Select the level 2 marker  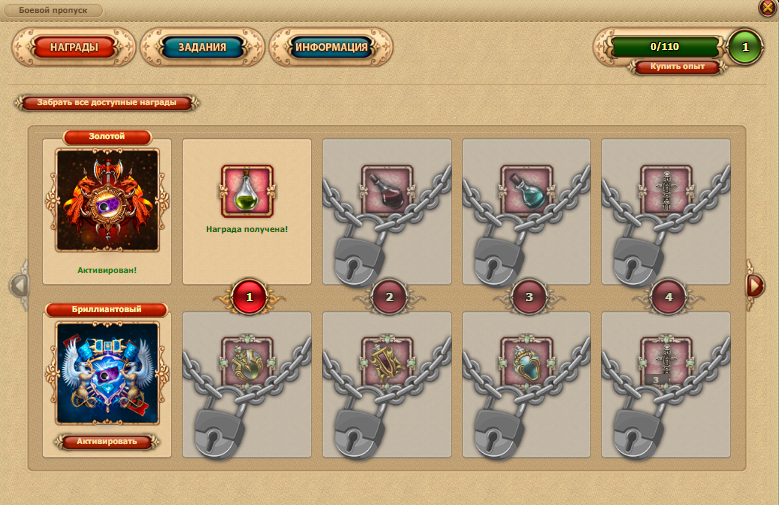pyautogui.click(x=388, y=296)
